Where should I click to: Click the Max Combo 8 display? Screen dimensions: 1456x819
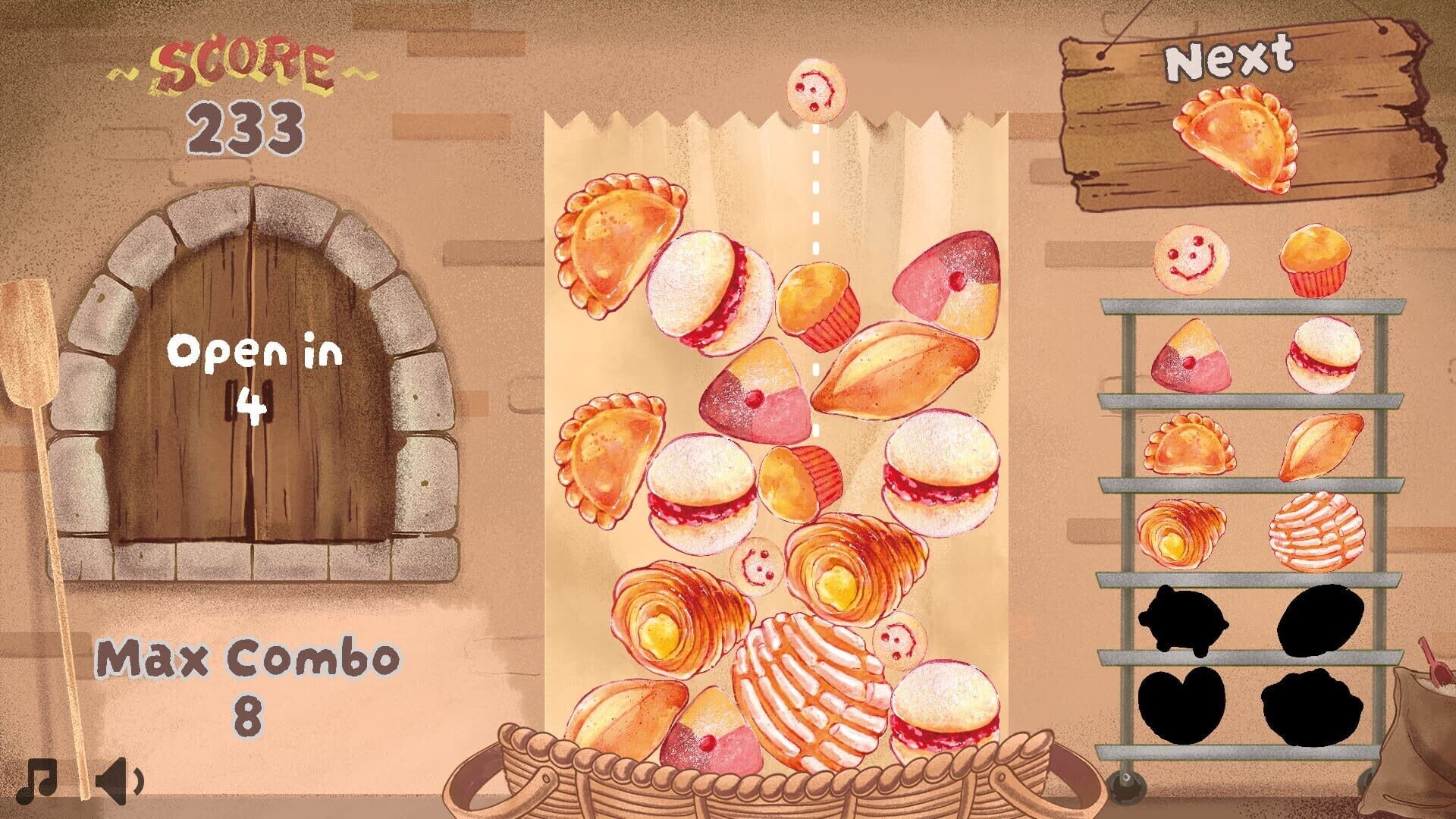coord(250,679)
